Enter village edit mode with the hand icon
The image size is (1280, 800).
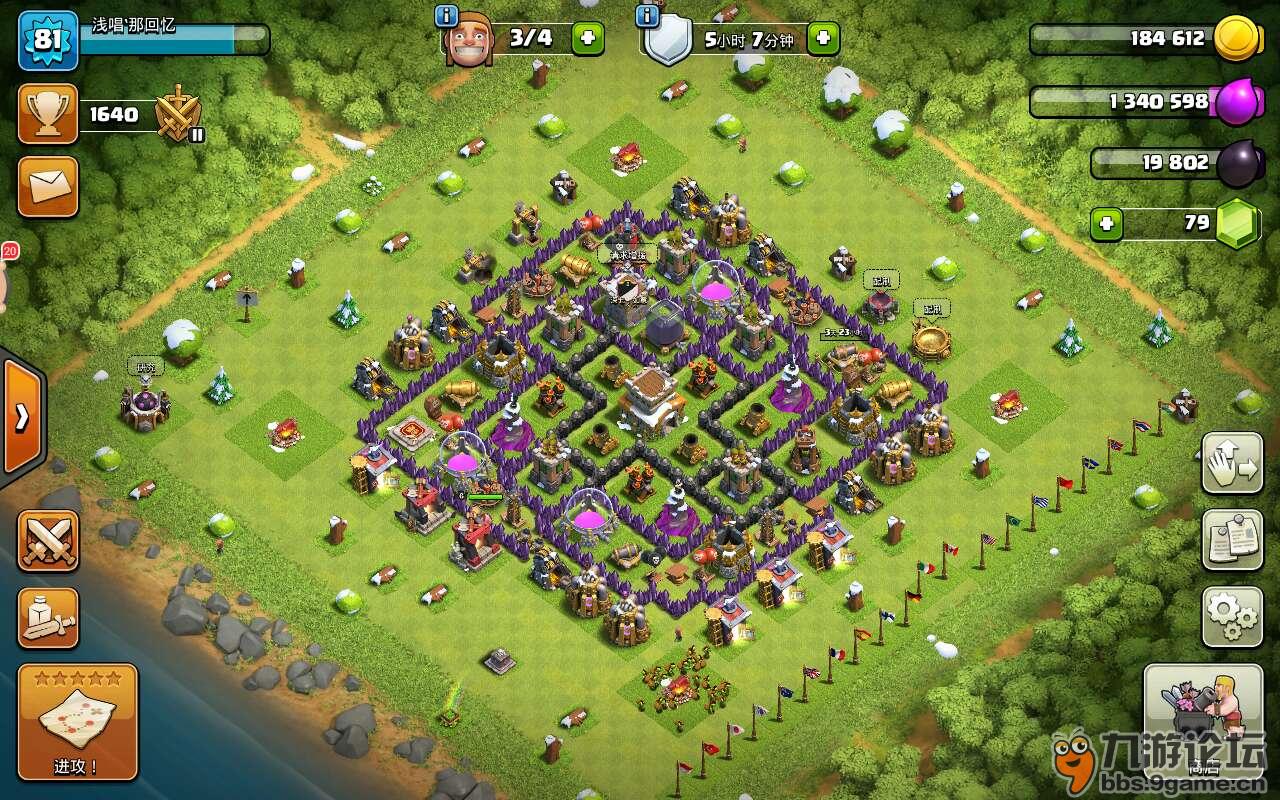(x=1232, y=464)
